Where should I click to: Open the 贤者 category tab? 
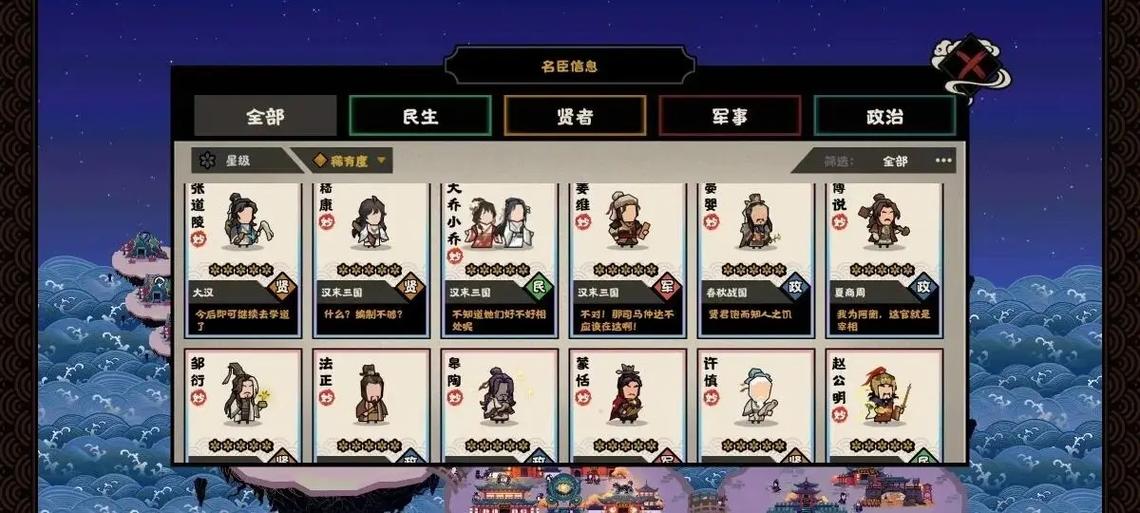click(575, 116)
